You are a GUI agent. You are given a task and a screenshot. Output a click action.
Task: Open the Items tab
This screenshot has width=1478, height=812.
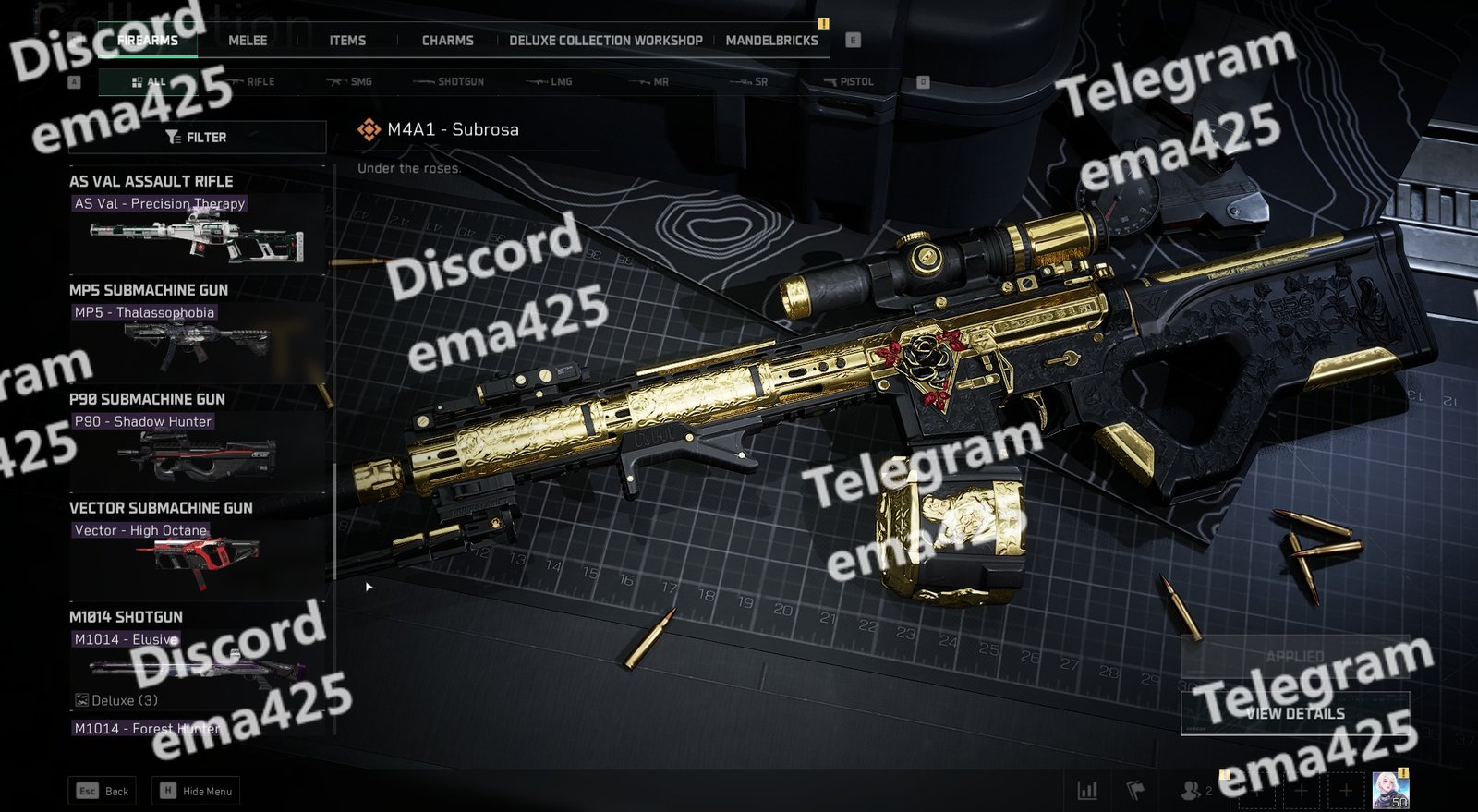pyautogui.click(x=347, y=41)
